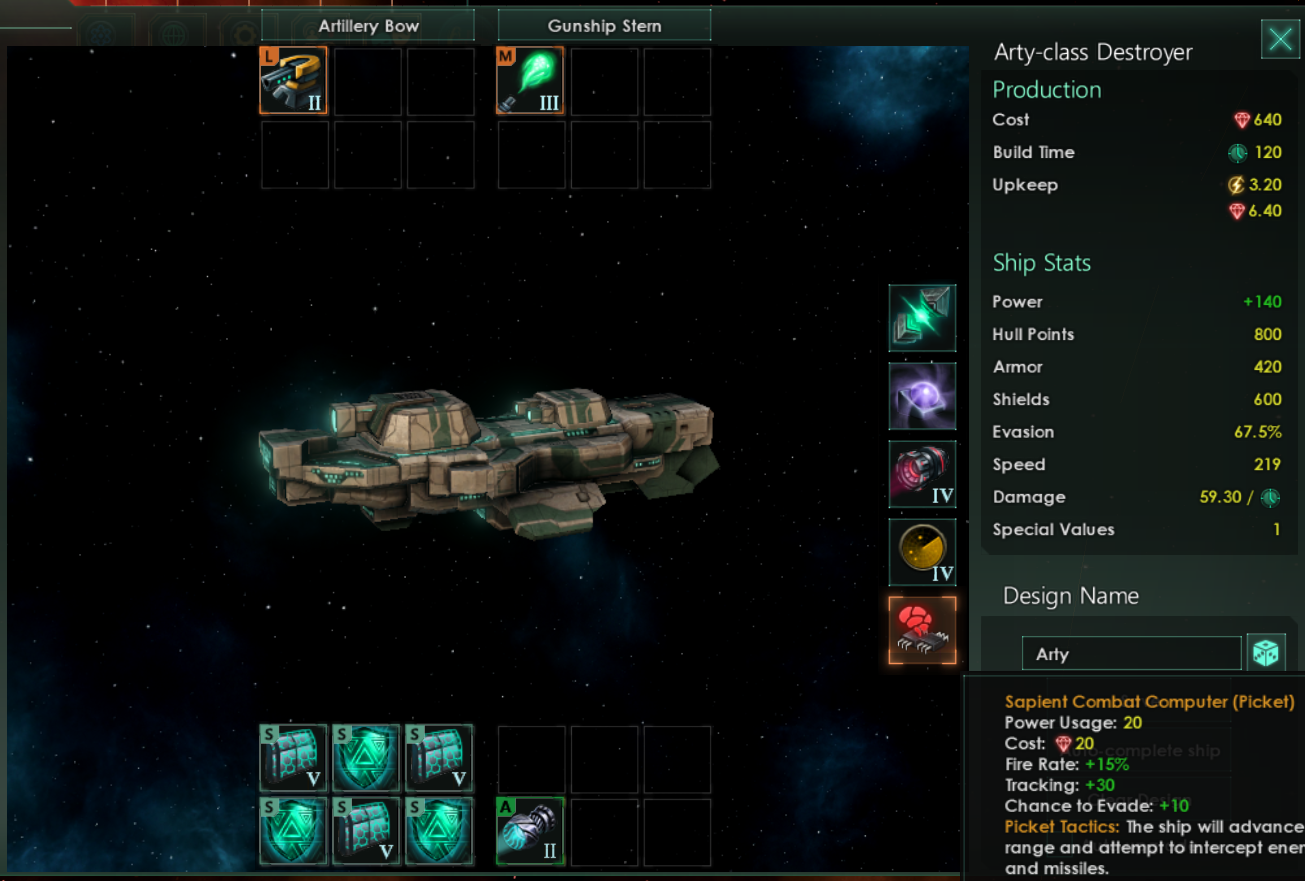Randomize the design name with the dice button
The height and width of the screenshot is (881, 1305).
[x=1266, y=654]
